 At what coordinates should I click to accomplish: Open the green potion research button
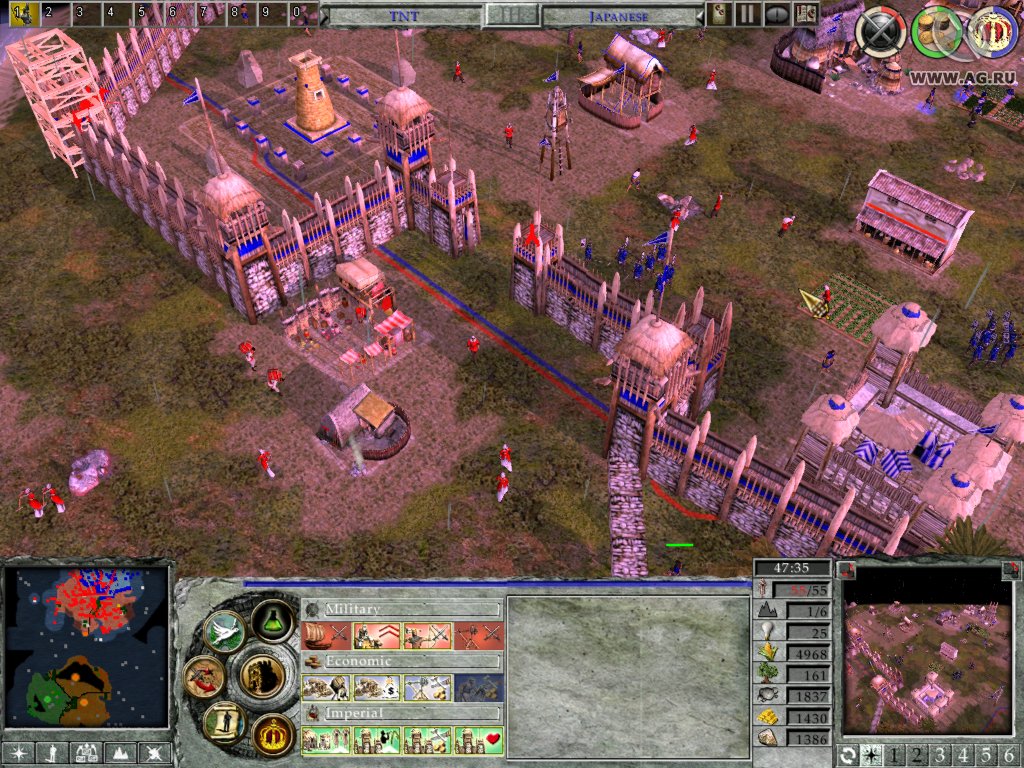click(271, 620)
